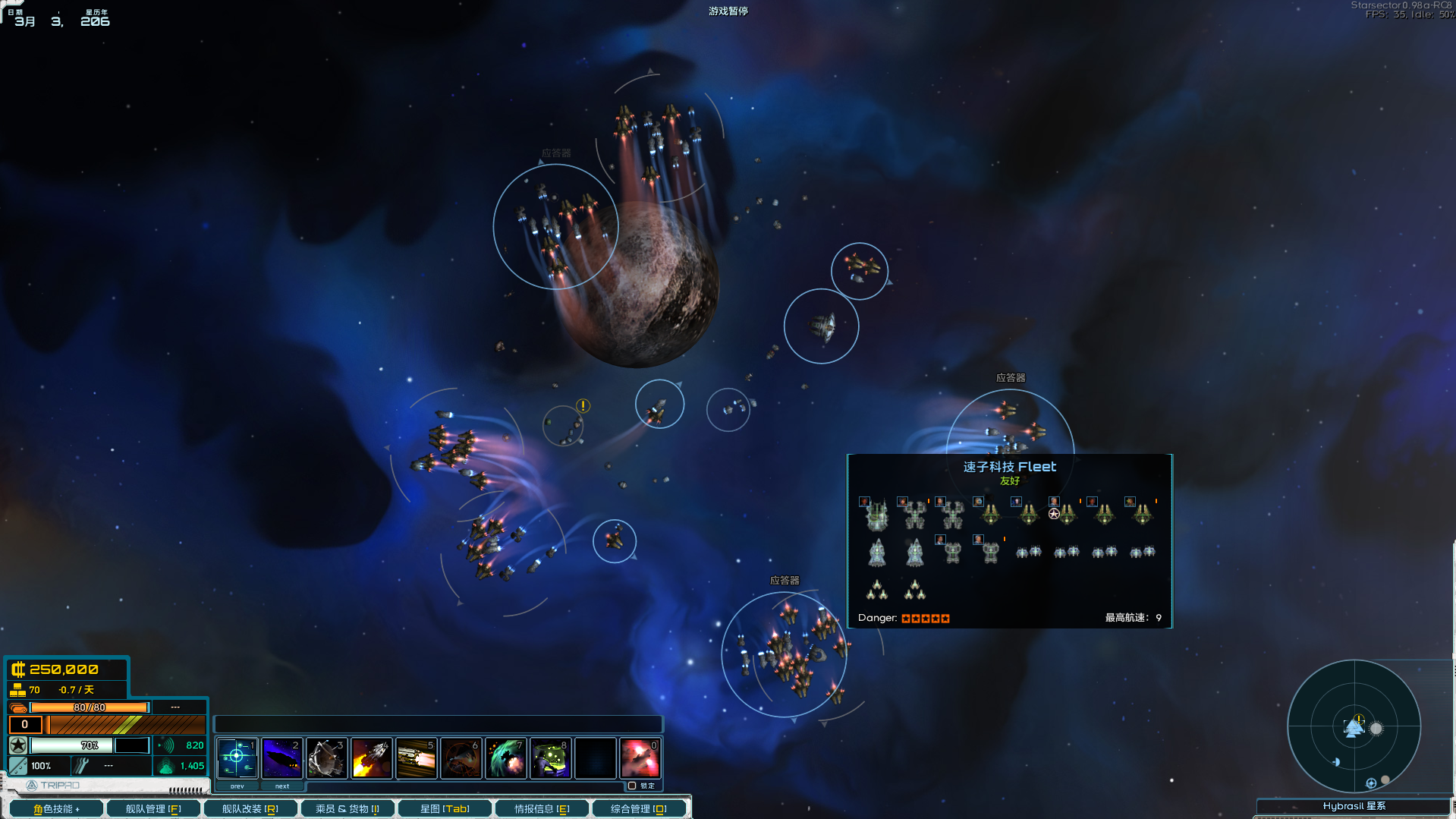Select the Hybrasil 星系 system label
This screenshot has height=819, width=1456.
pyautogui.click(x=1354, y=806)
